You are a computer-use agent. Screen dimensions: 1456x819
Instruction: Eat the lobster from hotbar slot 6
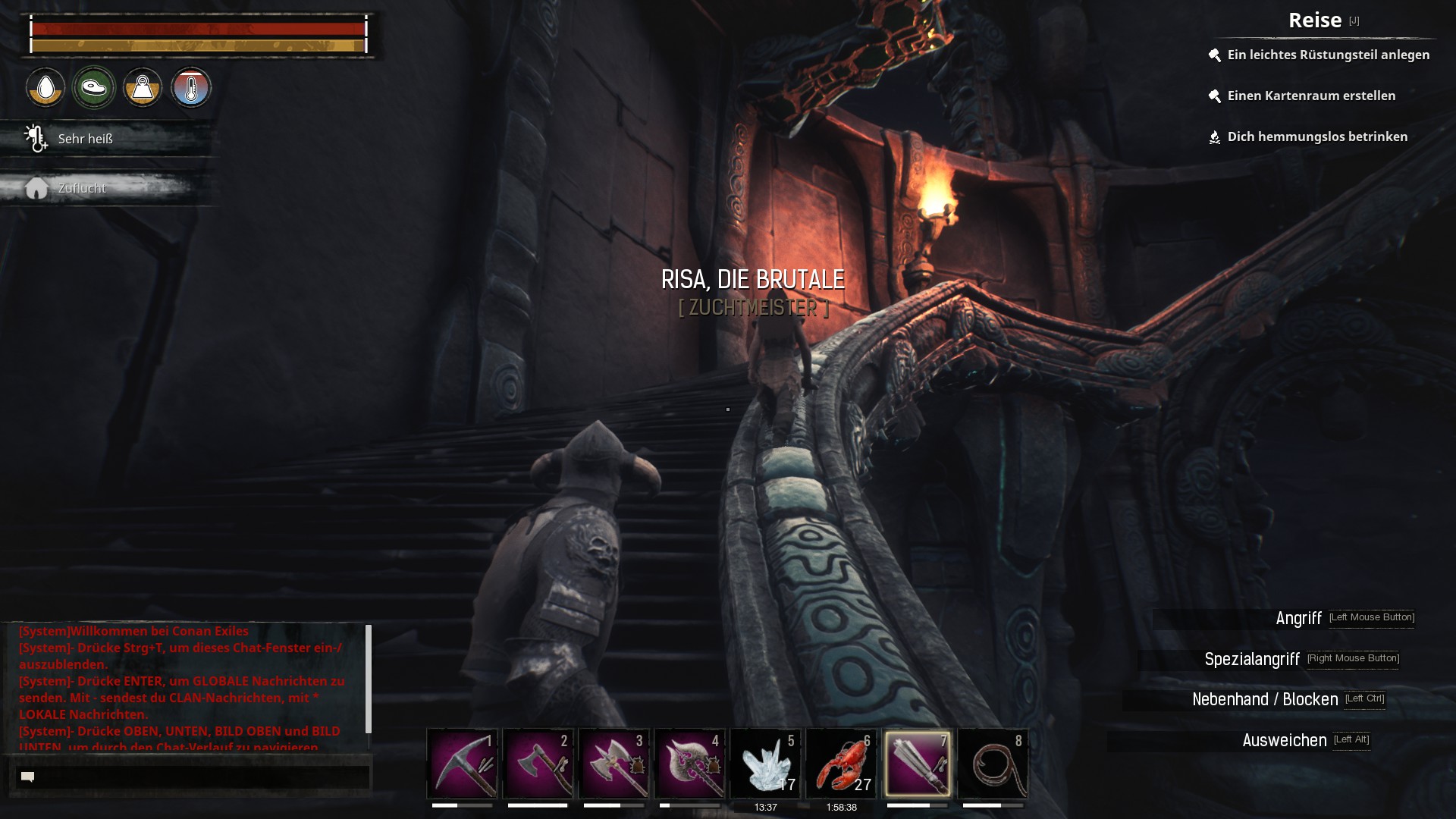click(841, 764)
